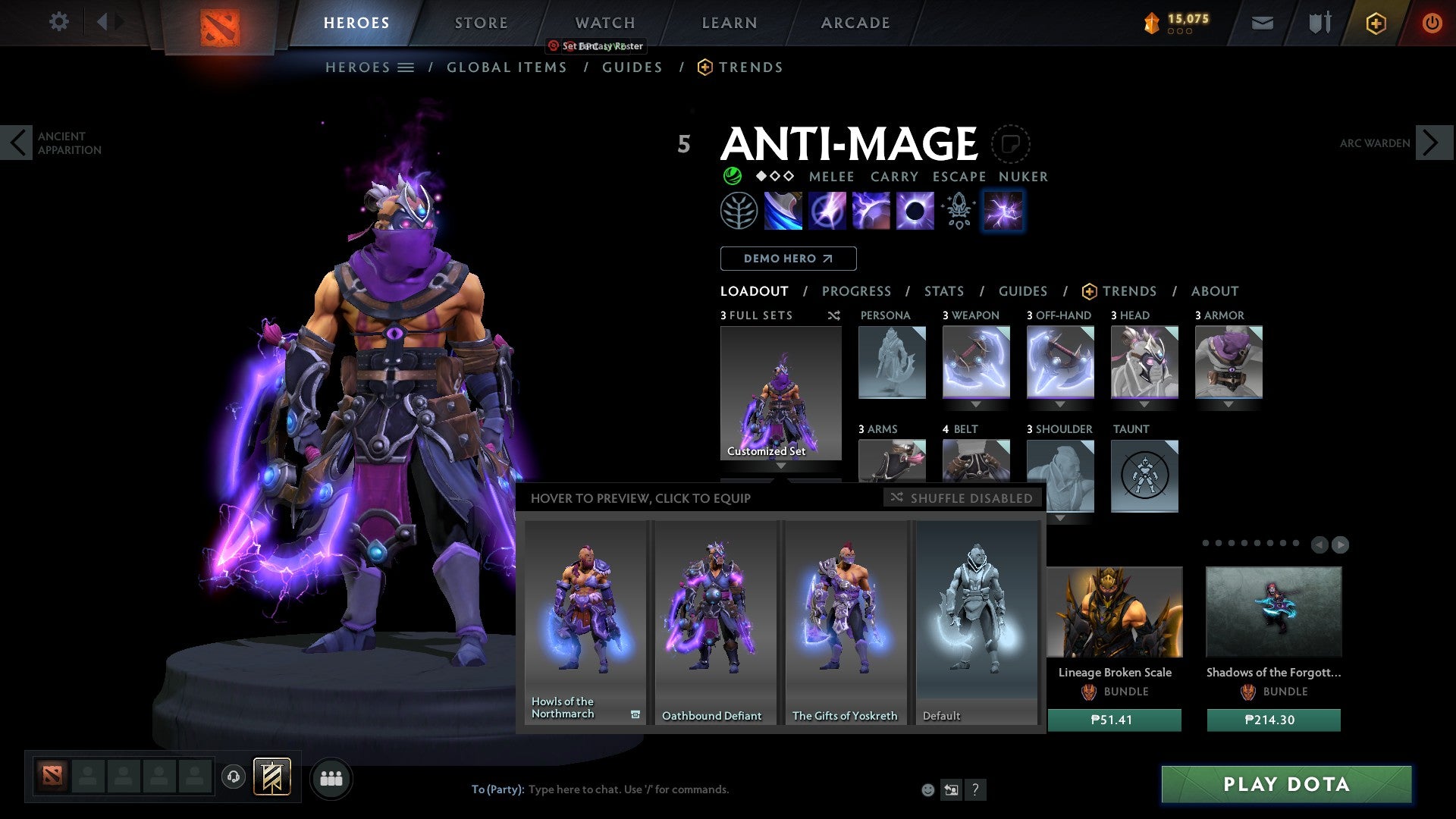
Task: Click the Demo Hero button
Action: [788, 258]
